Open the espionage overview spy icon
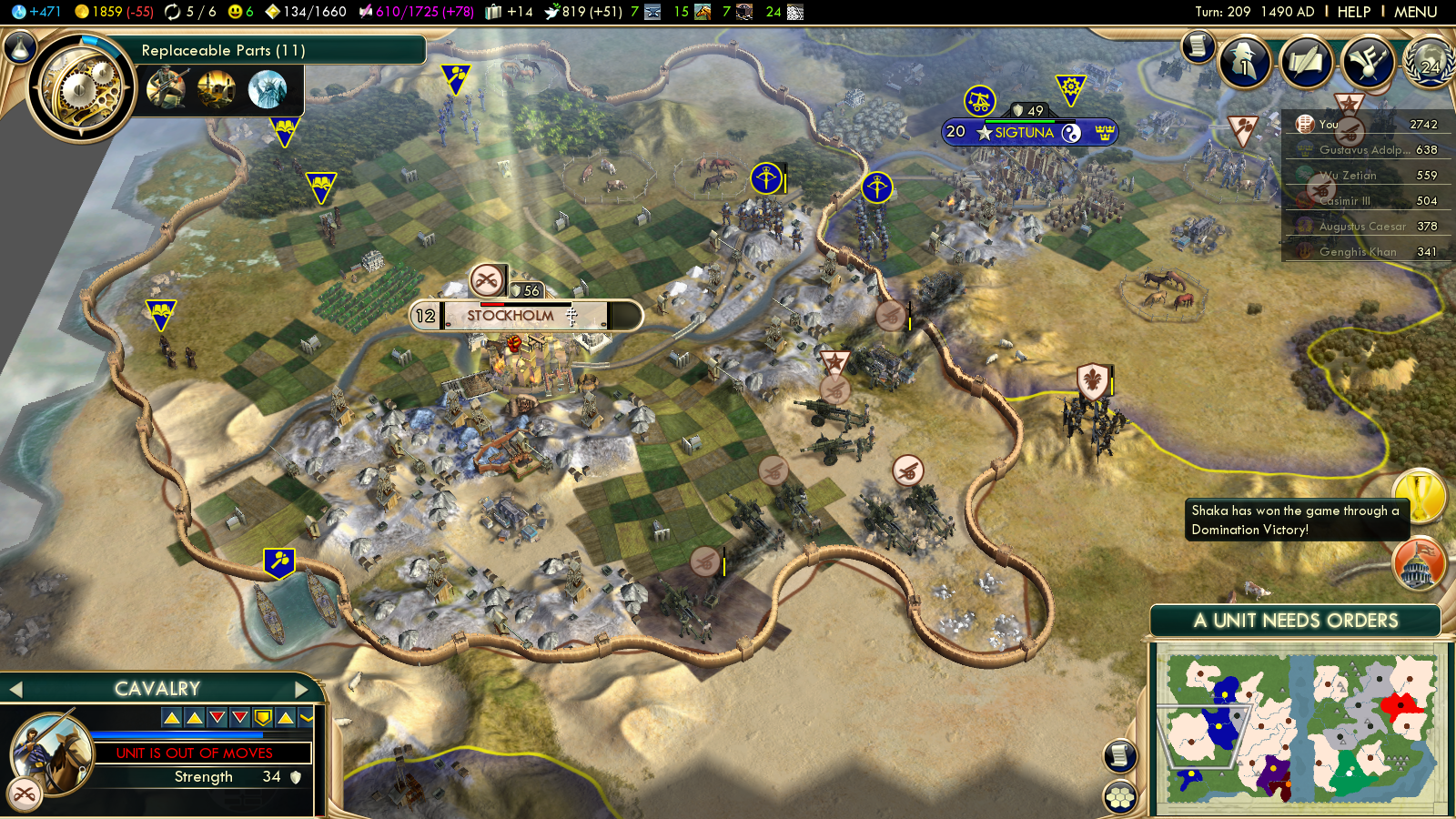The height and width of the screenshot is (819, 1456). pos(1244,62)
